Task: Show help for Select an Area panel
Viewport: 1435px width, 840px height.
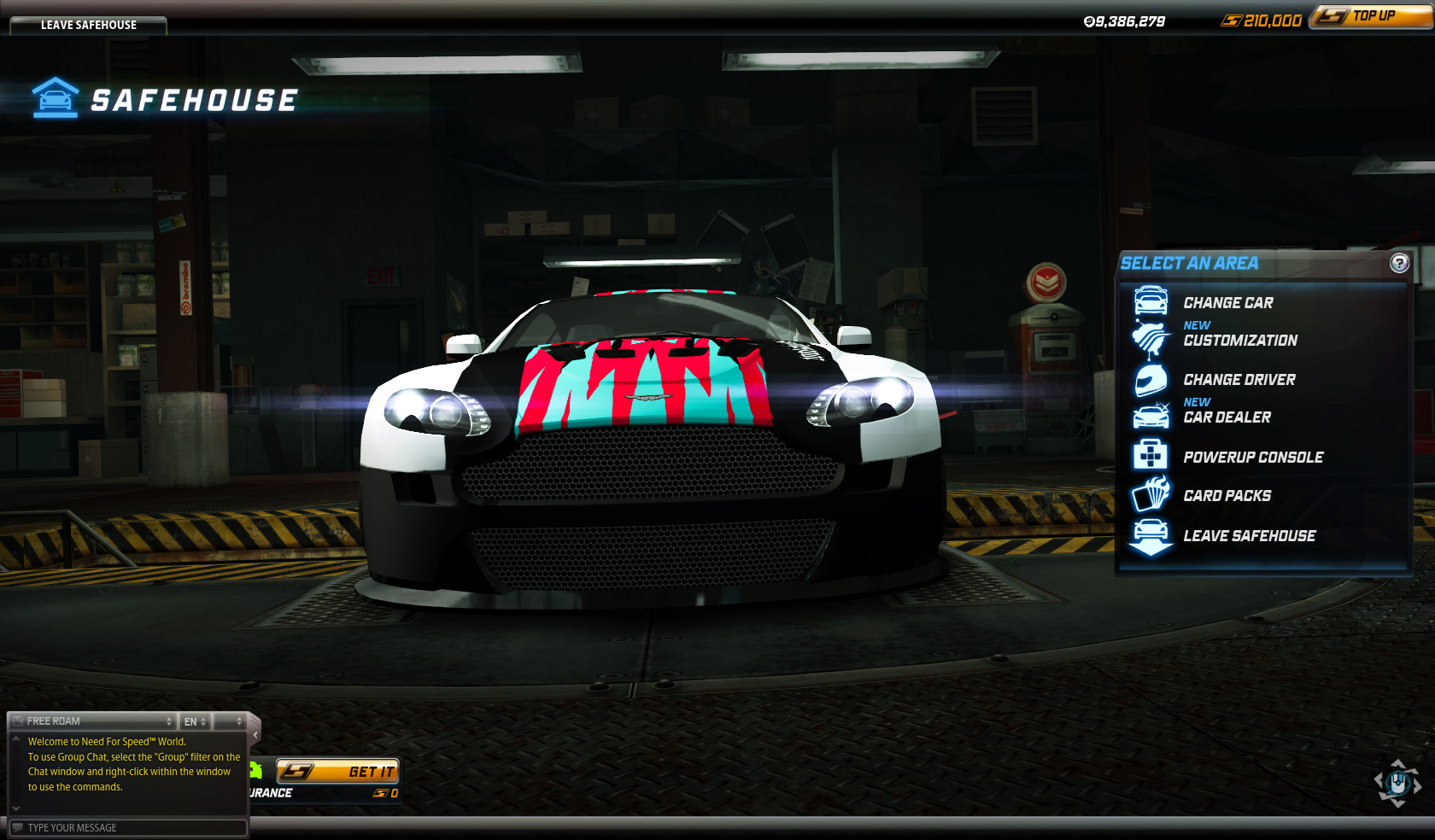Action: (1399, 263)
